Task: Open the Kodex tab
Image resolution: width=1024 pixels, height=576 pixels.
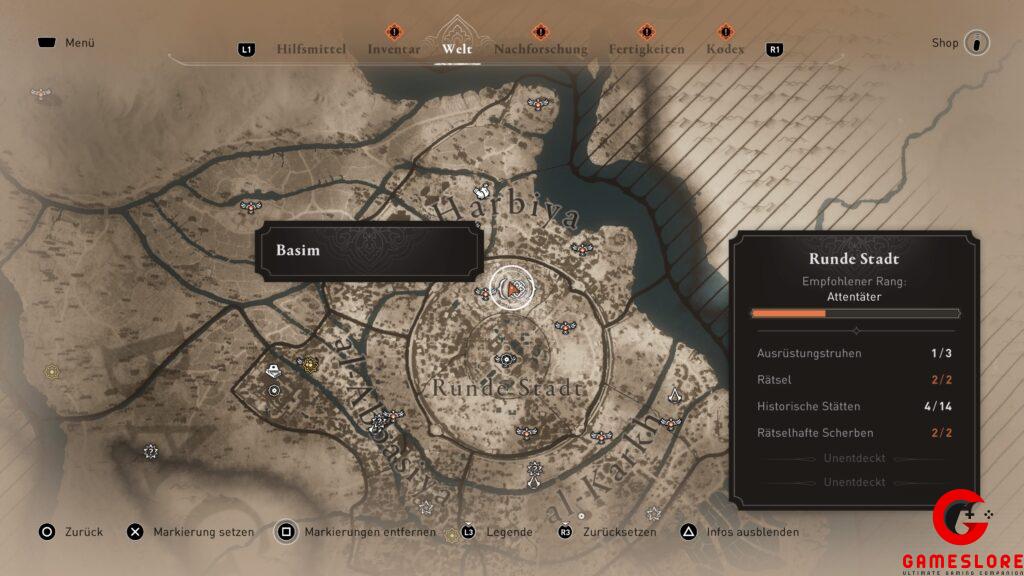Action: 725,49
